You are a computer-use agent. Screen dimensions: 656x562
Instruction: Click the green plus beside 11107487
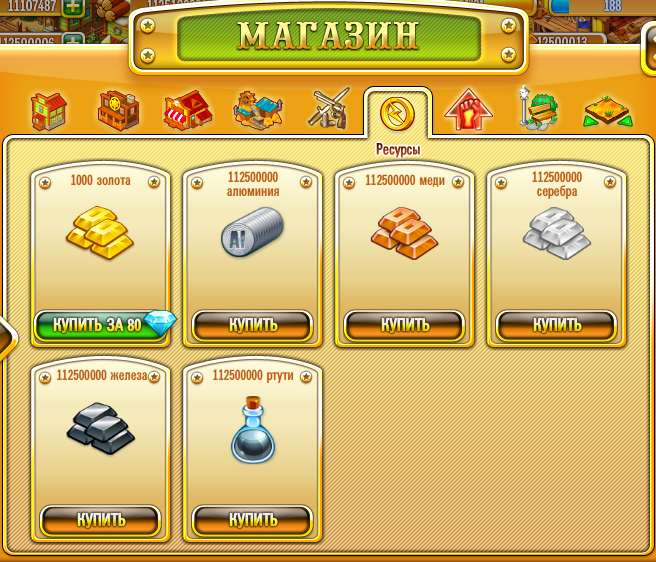(x=72, y=7)
